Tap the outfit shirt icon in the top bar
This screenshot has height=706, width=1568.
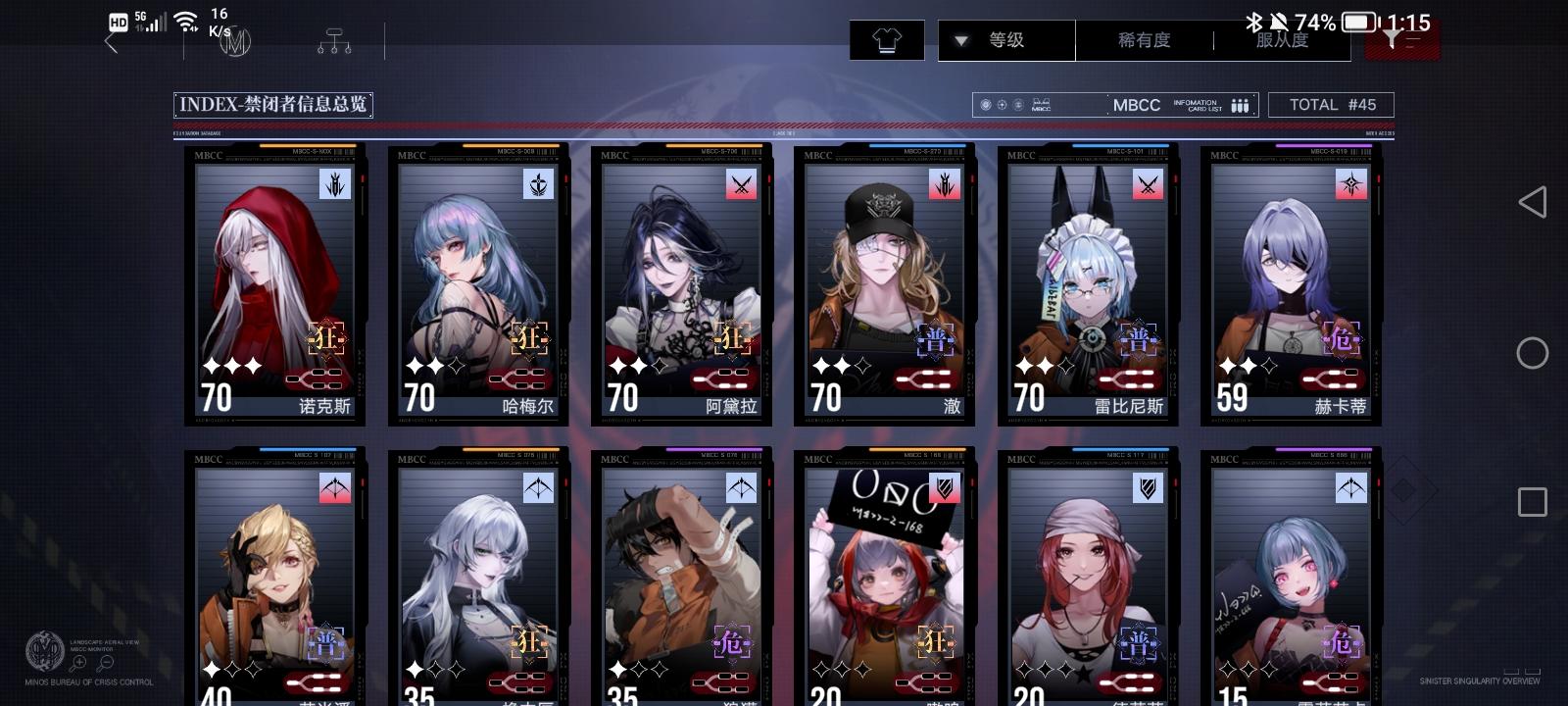tap(887, 40)
